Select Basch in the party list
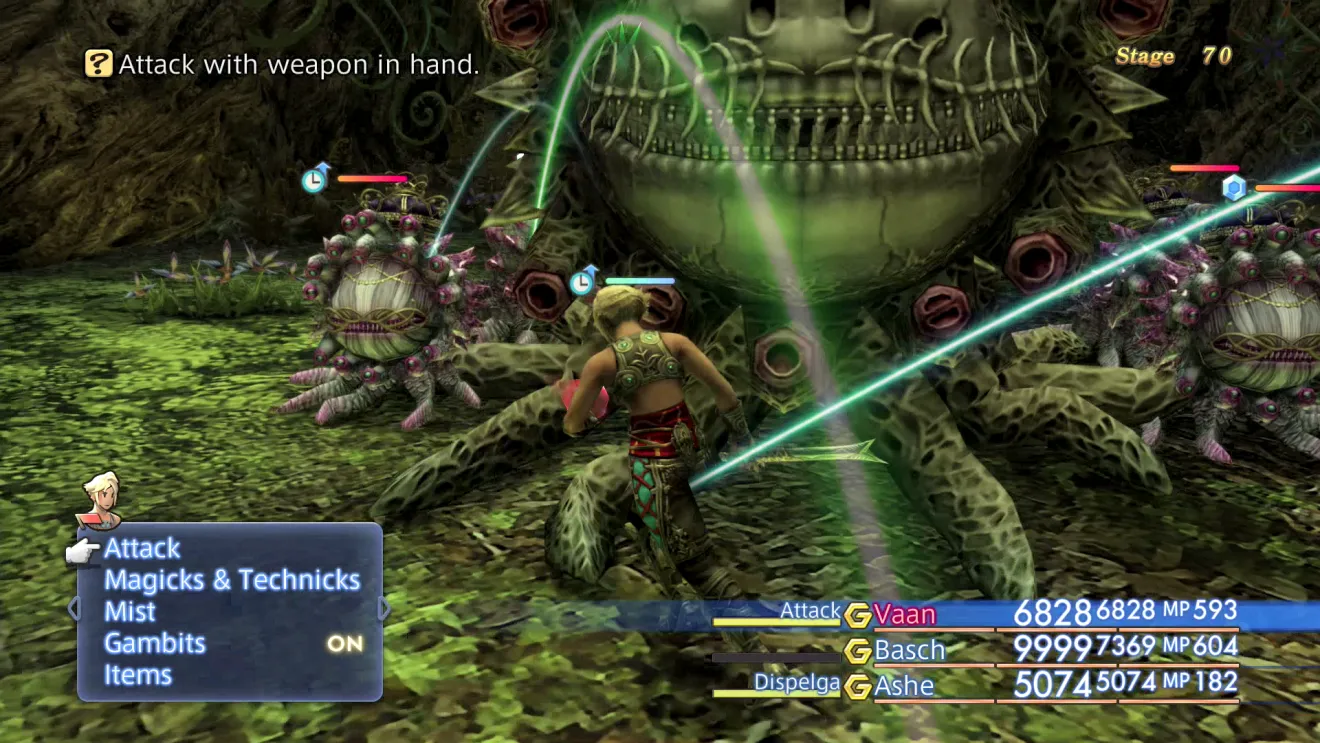The height and width of the screenshot is (743, 1320). point(909,650)
